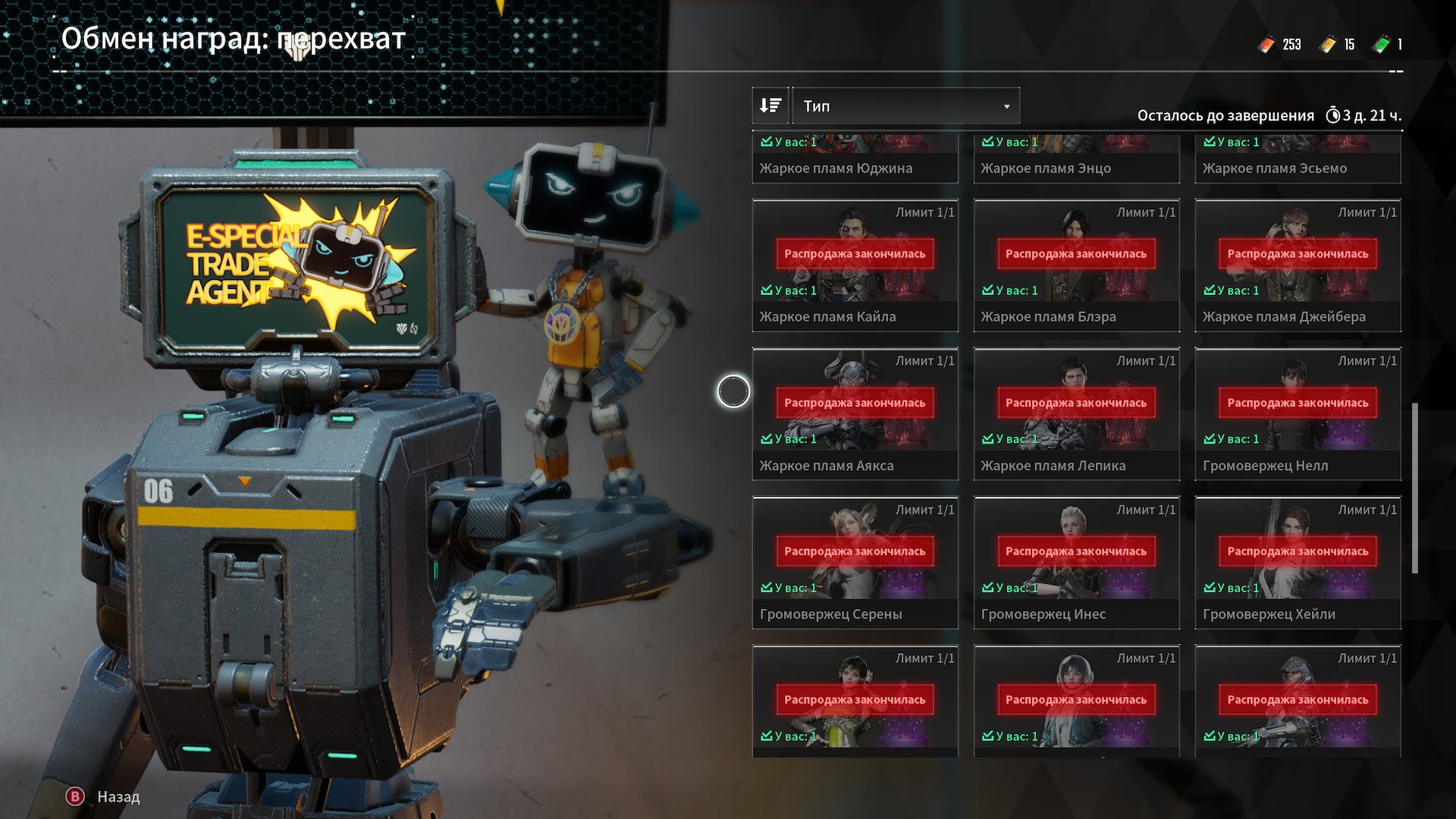The width and height of the screenshot is (1456, 819).
Task: Pick the Громовержец Инес reward
Action: [1076, 563]
